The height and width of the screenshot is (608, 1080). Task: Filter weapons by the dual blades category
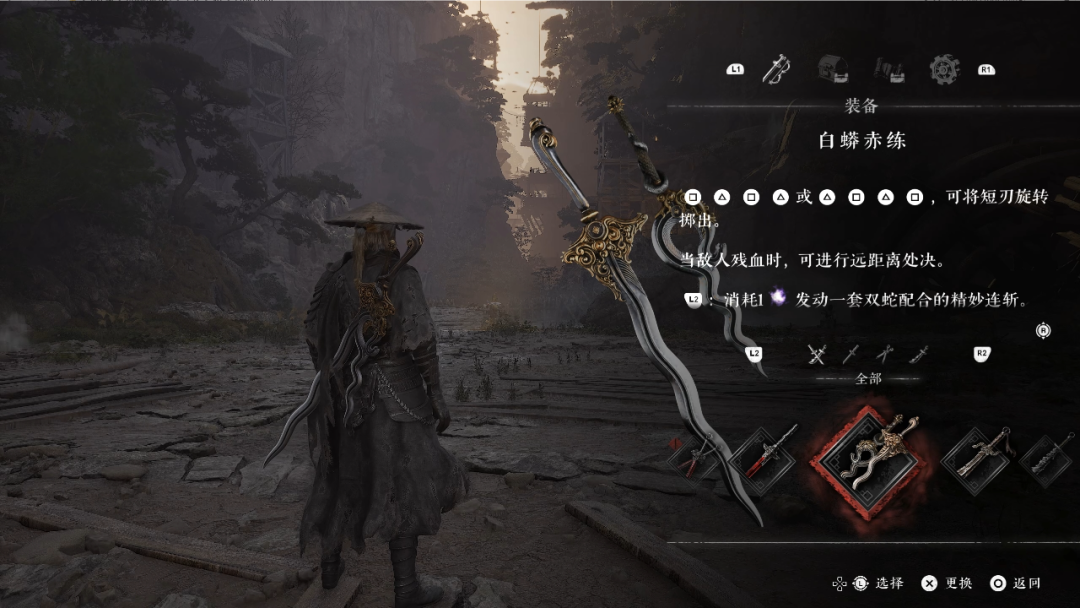click(884, 354)
